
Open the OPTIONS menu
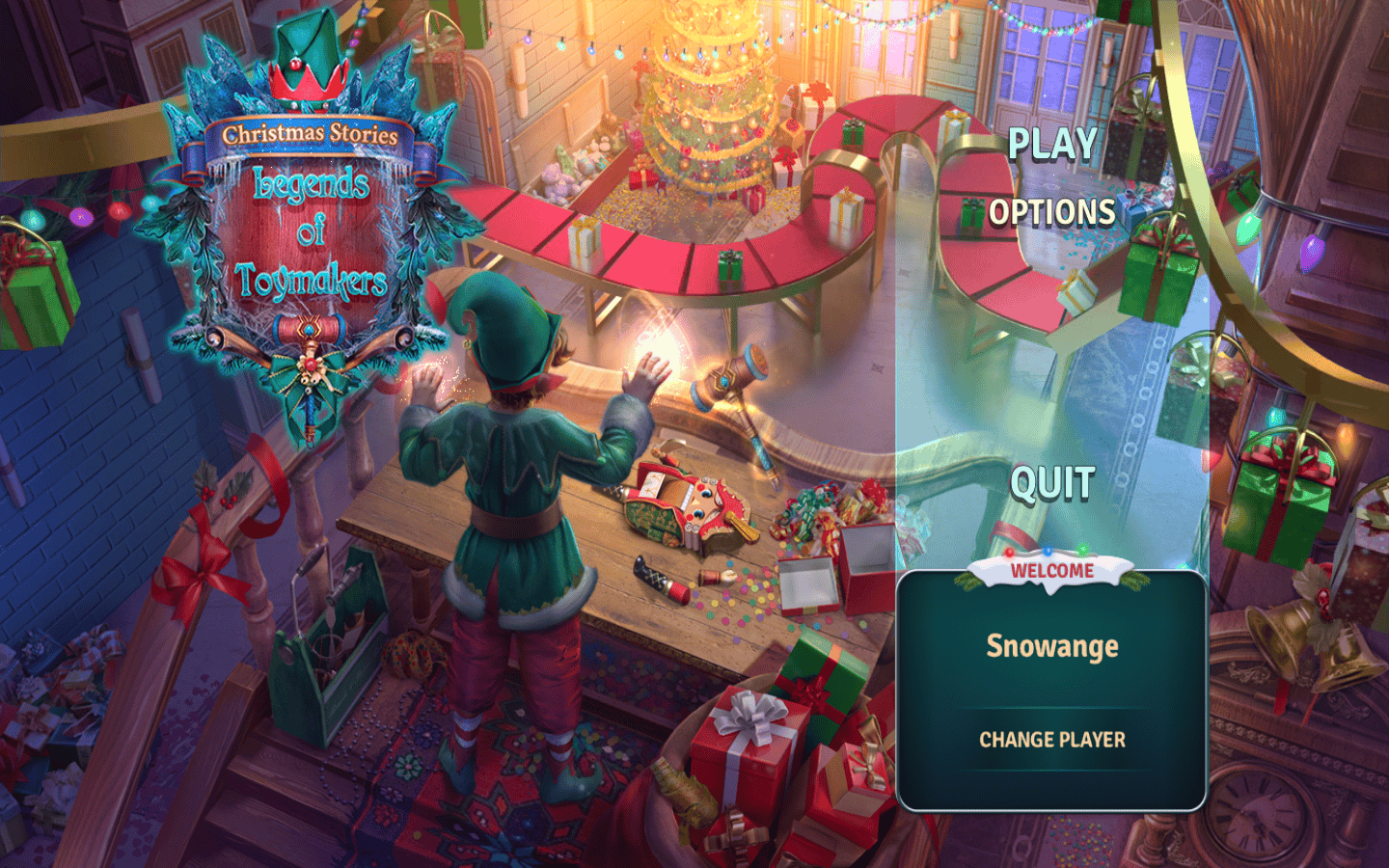point(1052,212)
